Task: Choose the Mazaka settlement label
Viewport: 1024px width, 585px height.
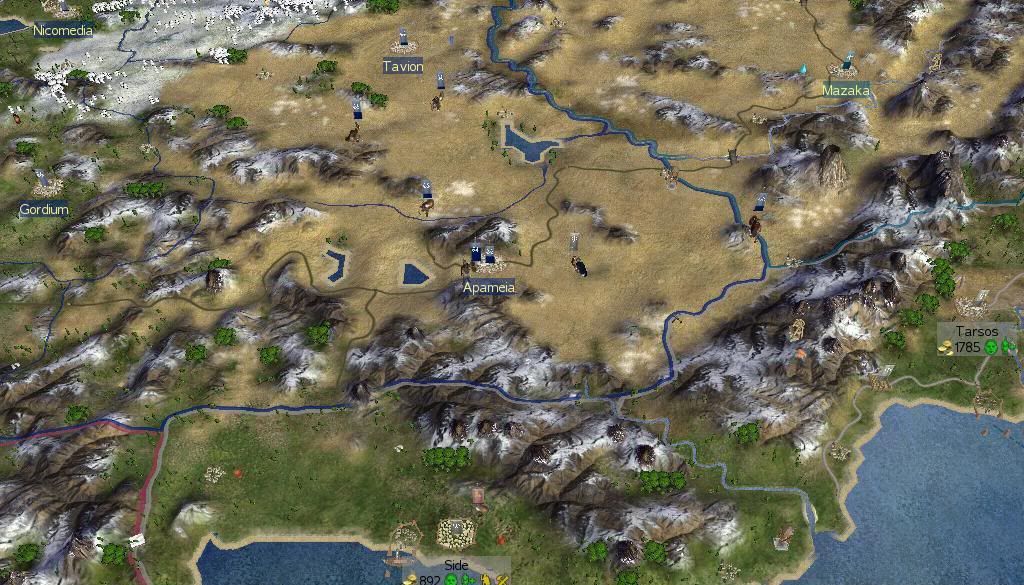Action: point(845,90)
